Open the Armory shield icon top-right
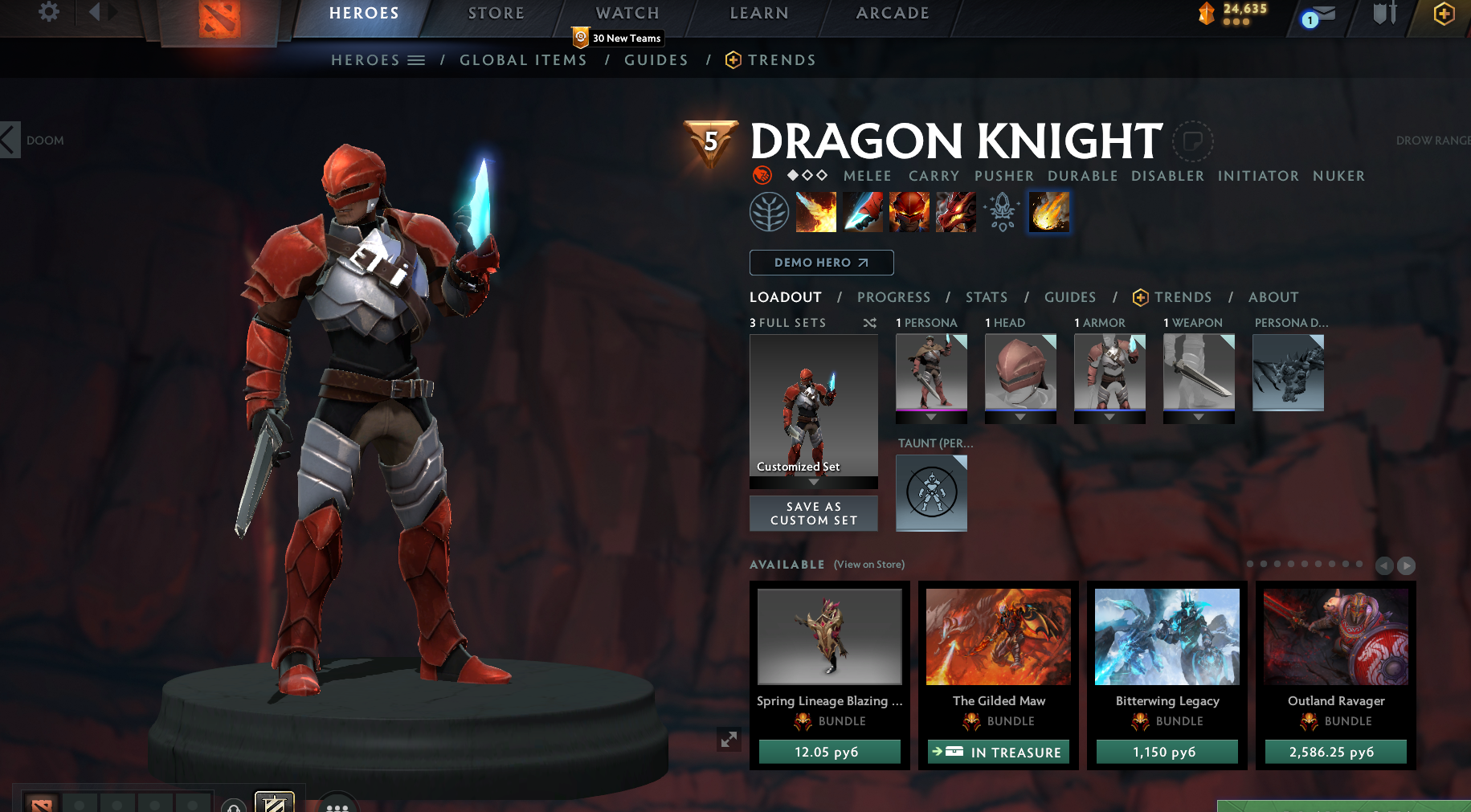 pos(1383,14)
